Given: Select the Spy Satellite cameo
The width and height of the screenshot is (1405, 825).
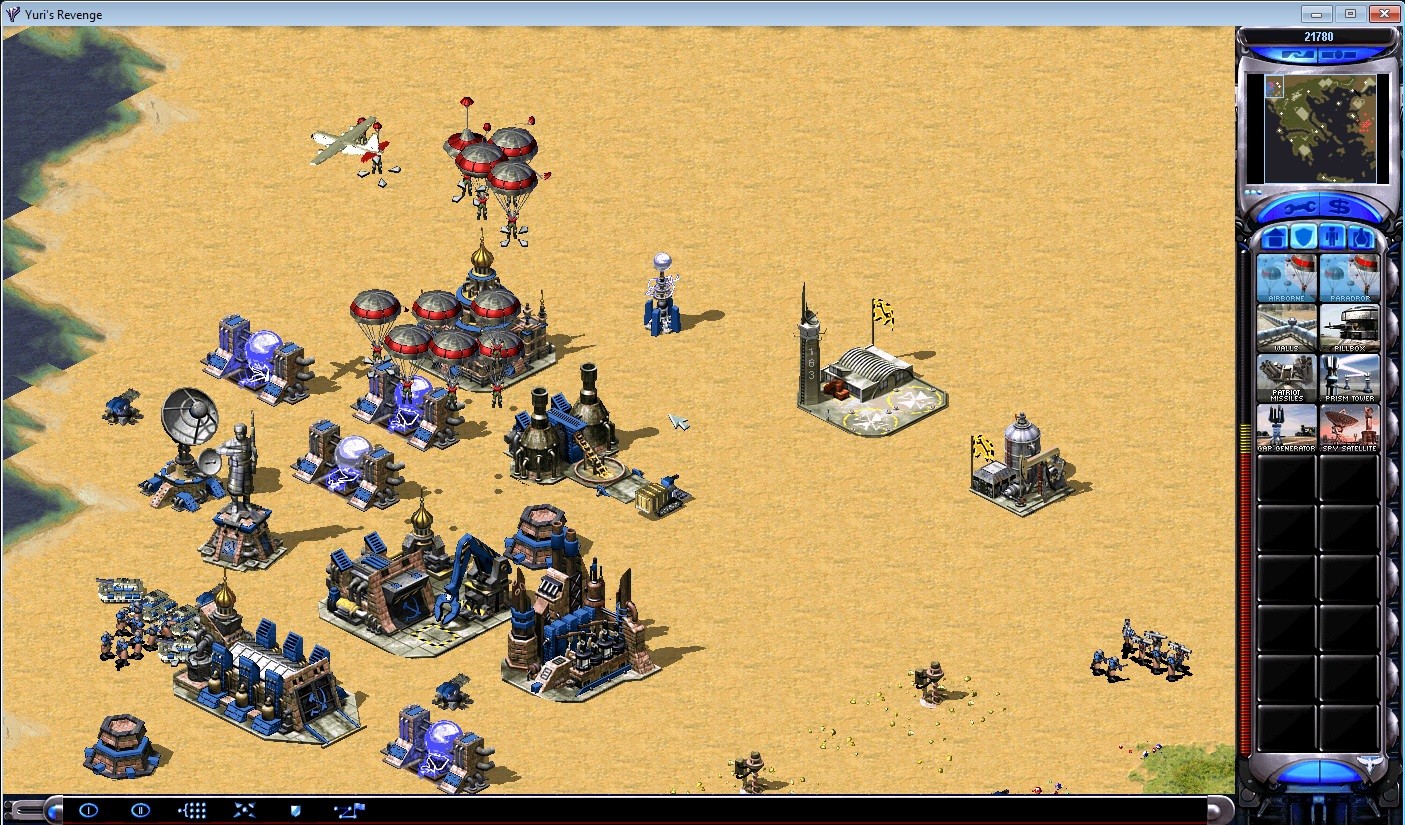Looking at the screenshot, I should [1350, 428].
